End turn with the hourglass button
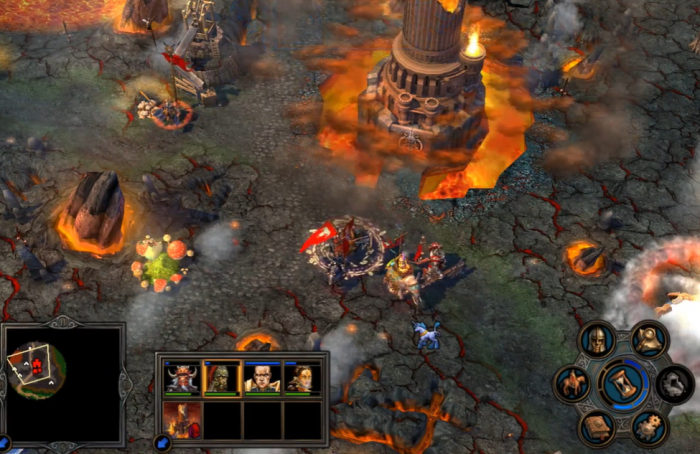The width and height of the screenshot is (700, 454). click(624, 382)
